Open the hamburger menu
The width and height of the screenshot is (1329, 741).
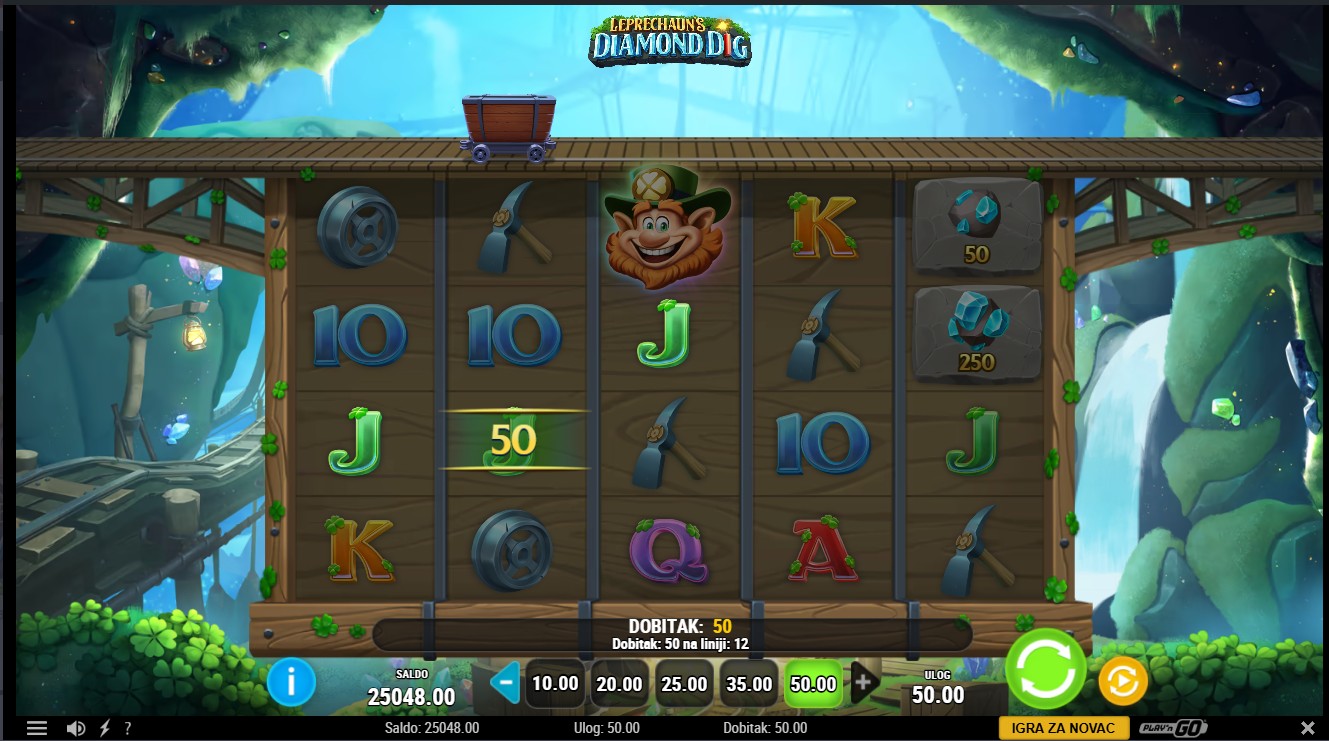[x=37, y=728]
